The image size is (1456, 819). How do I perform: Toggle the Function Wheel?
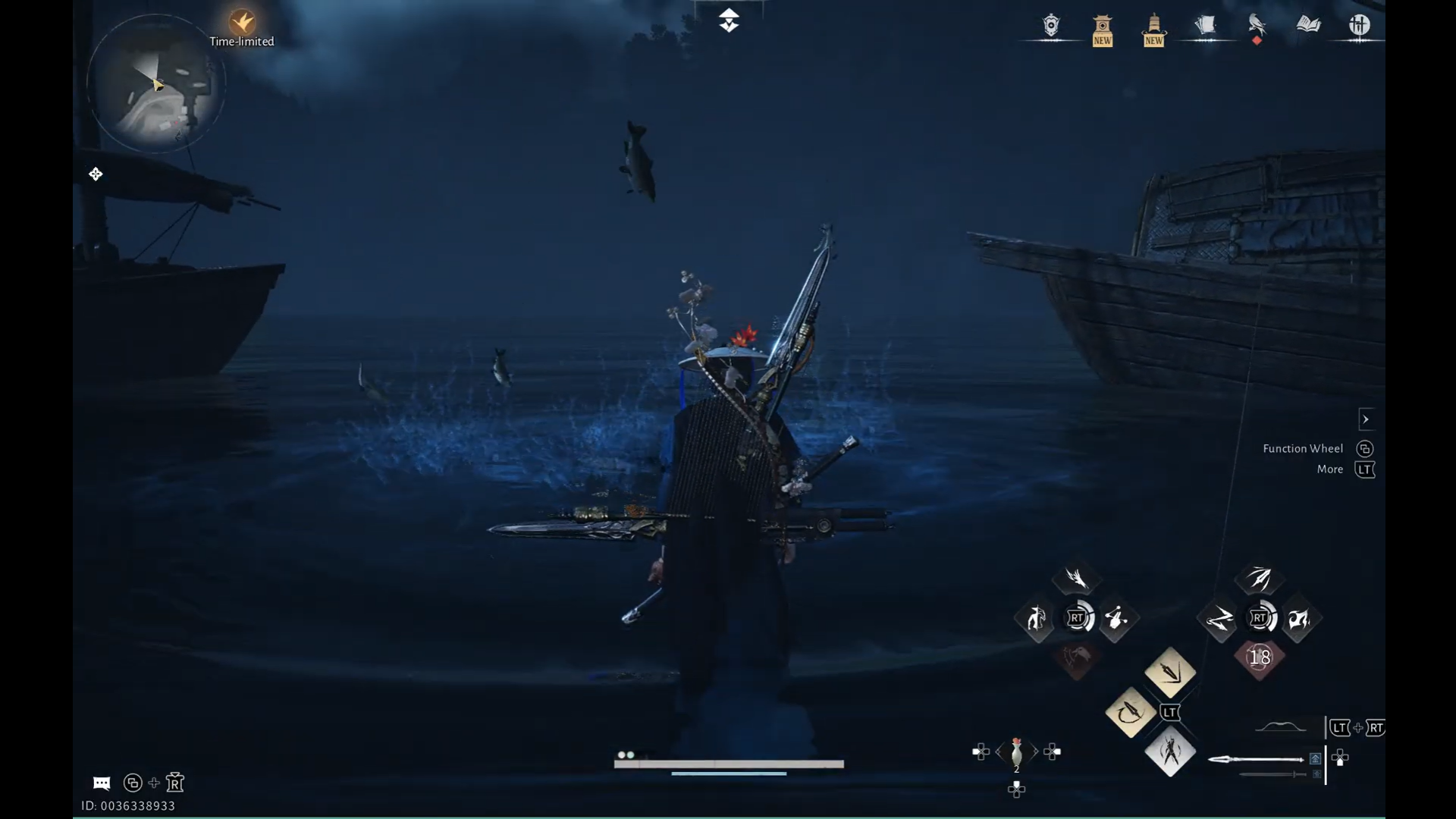(1367, 448)
